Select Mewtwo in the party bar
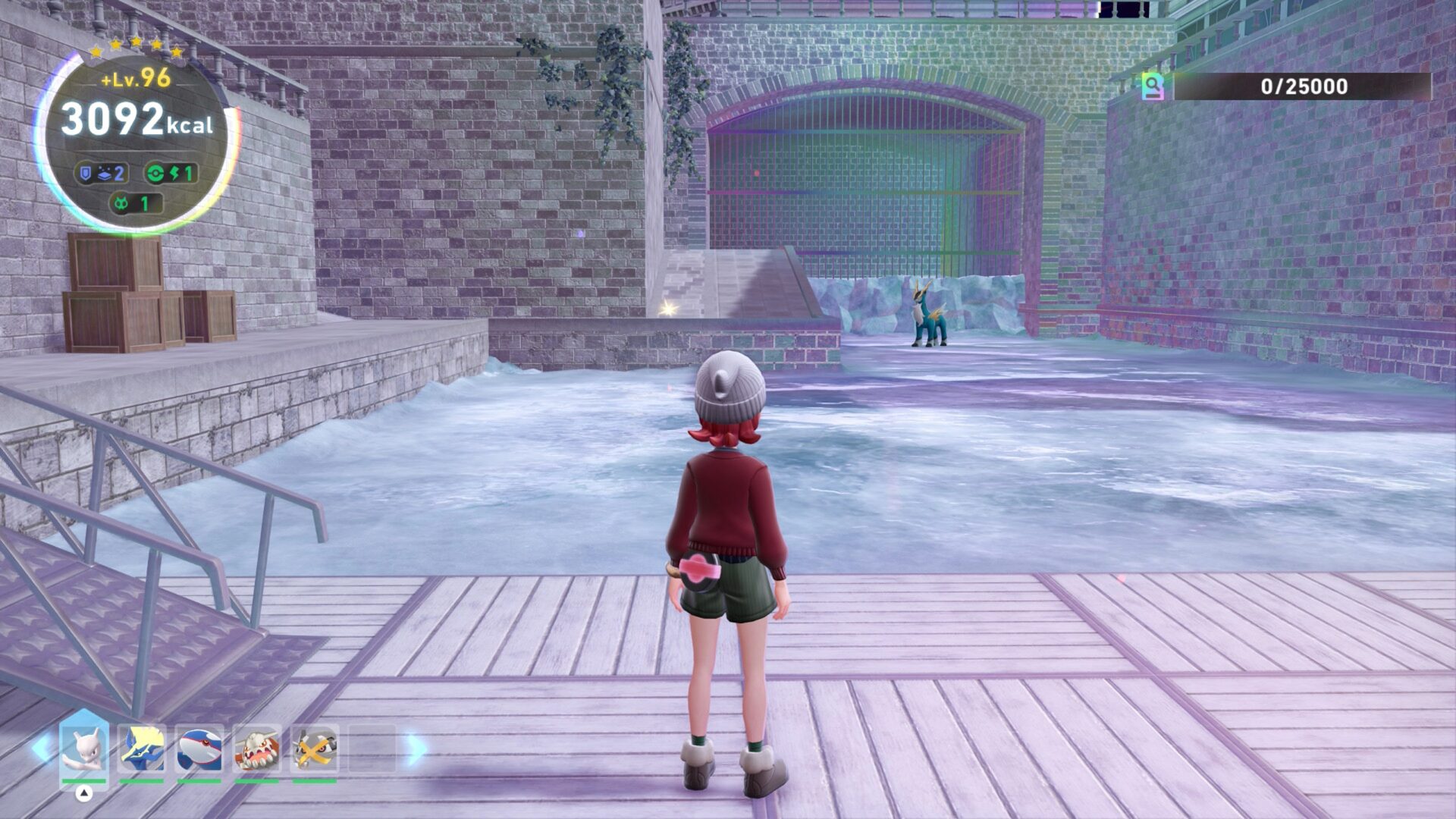Screen dimensions: 1456x819 [83, 748]
